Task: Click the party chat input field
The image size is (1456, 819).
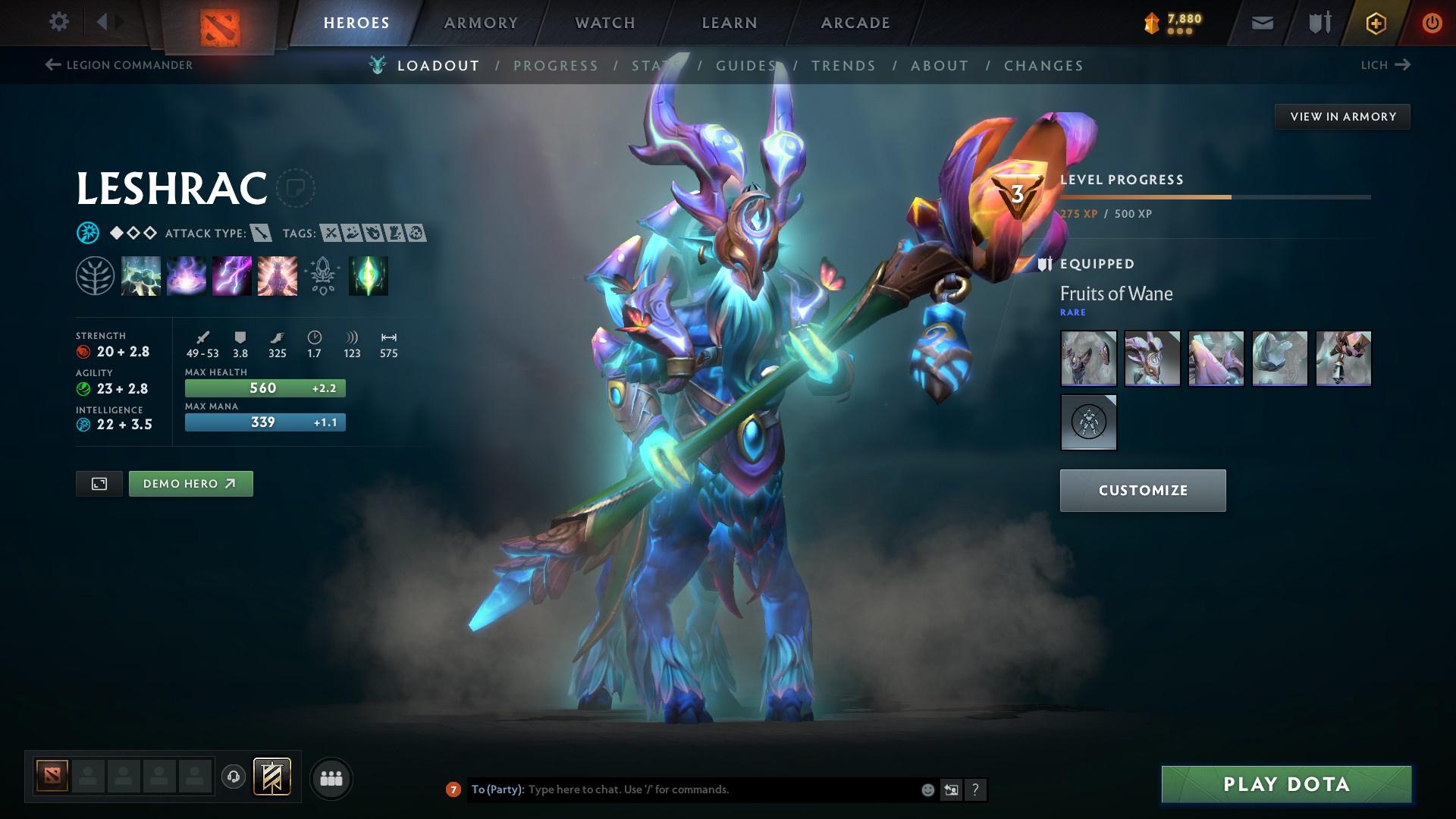Action: (x=720, y=789)
